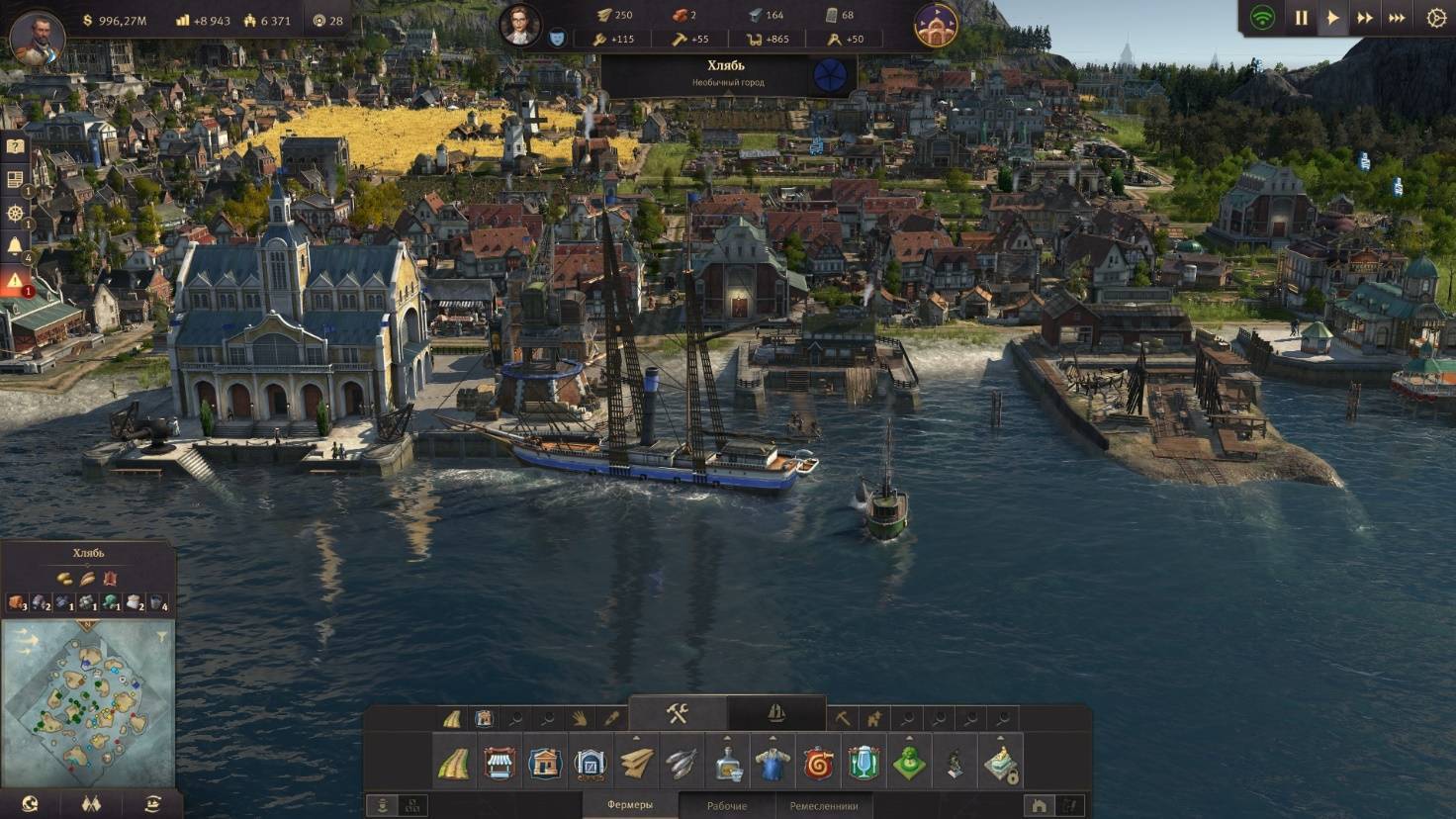Screen dimensions: 1456x819
Task: Set game speed to double fast-forward
Action: coord(1365,18)
